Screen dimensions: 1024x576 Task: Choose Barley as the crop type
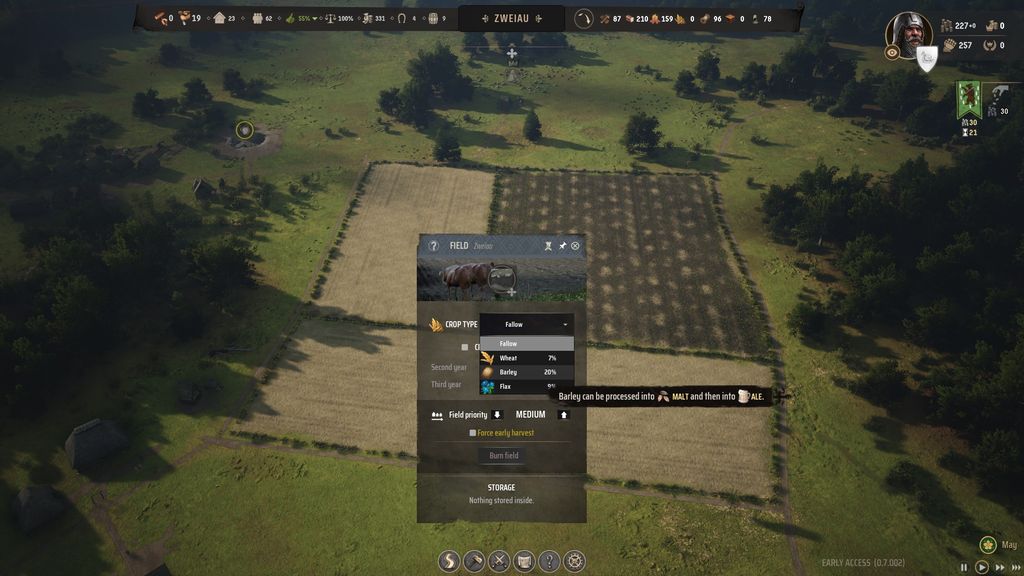click(526, 372)
